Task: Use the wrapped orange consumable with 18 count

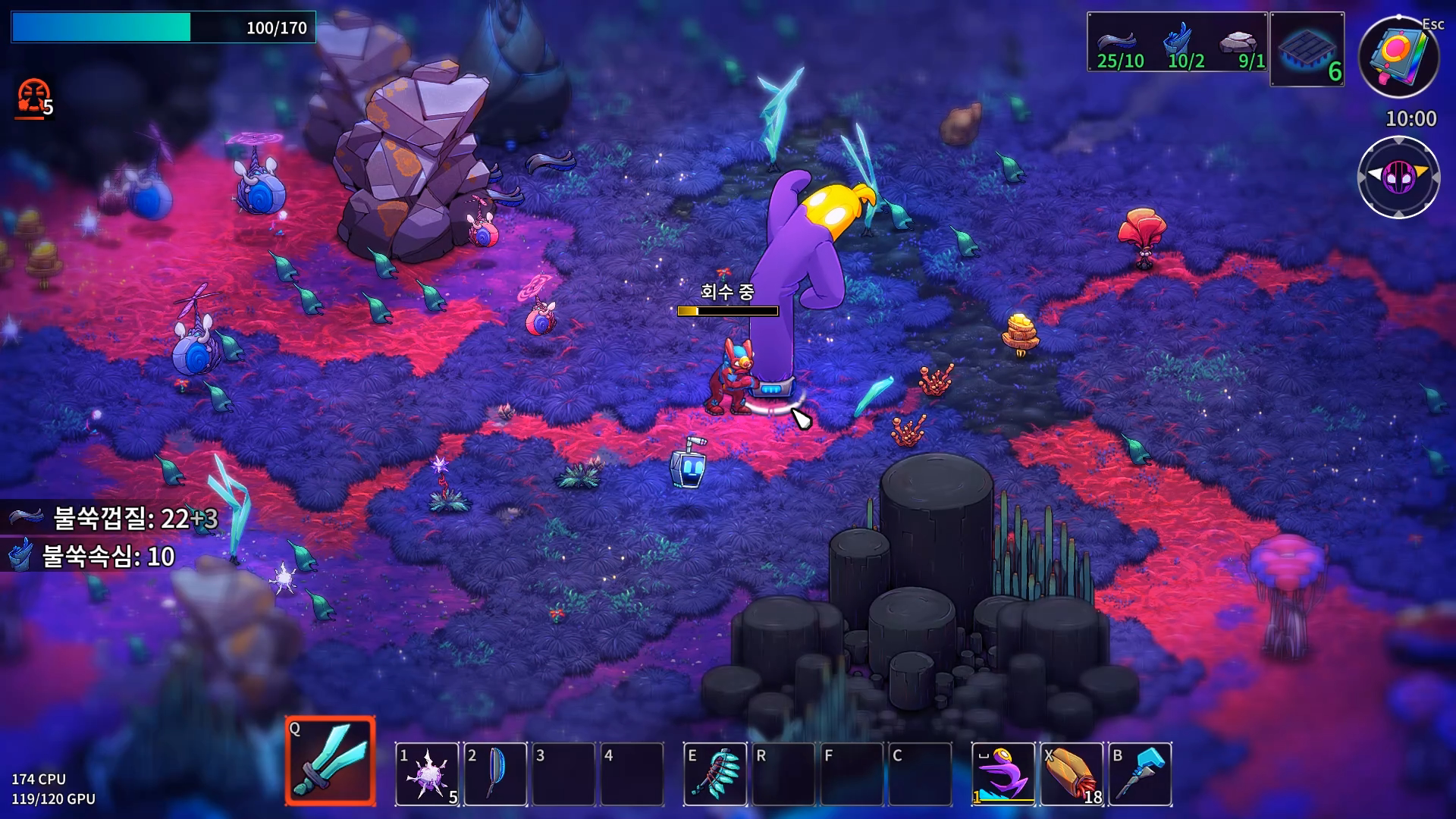Action: 1072,774
